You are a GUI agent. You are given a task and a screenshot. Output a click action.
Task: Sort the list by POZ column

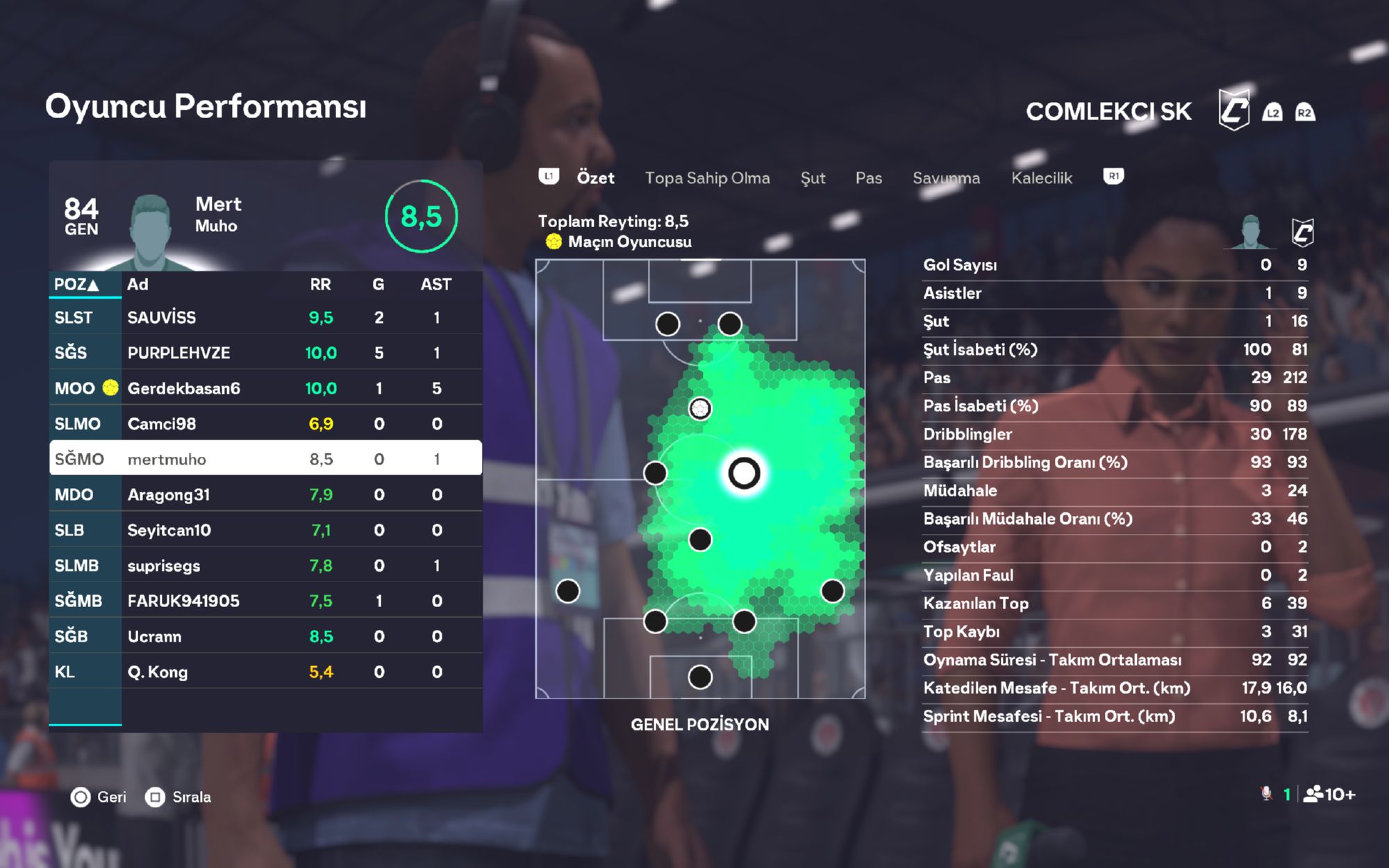tap(77, 284)
